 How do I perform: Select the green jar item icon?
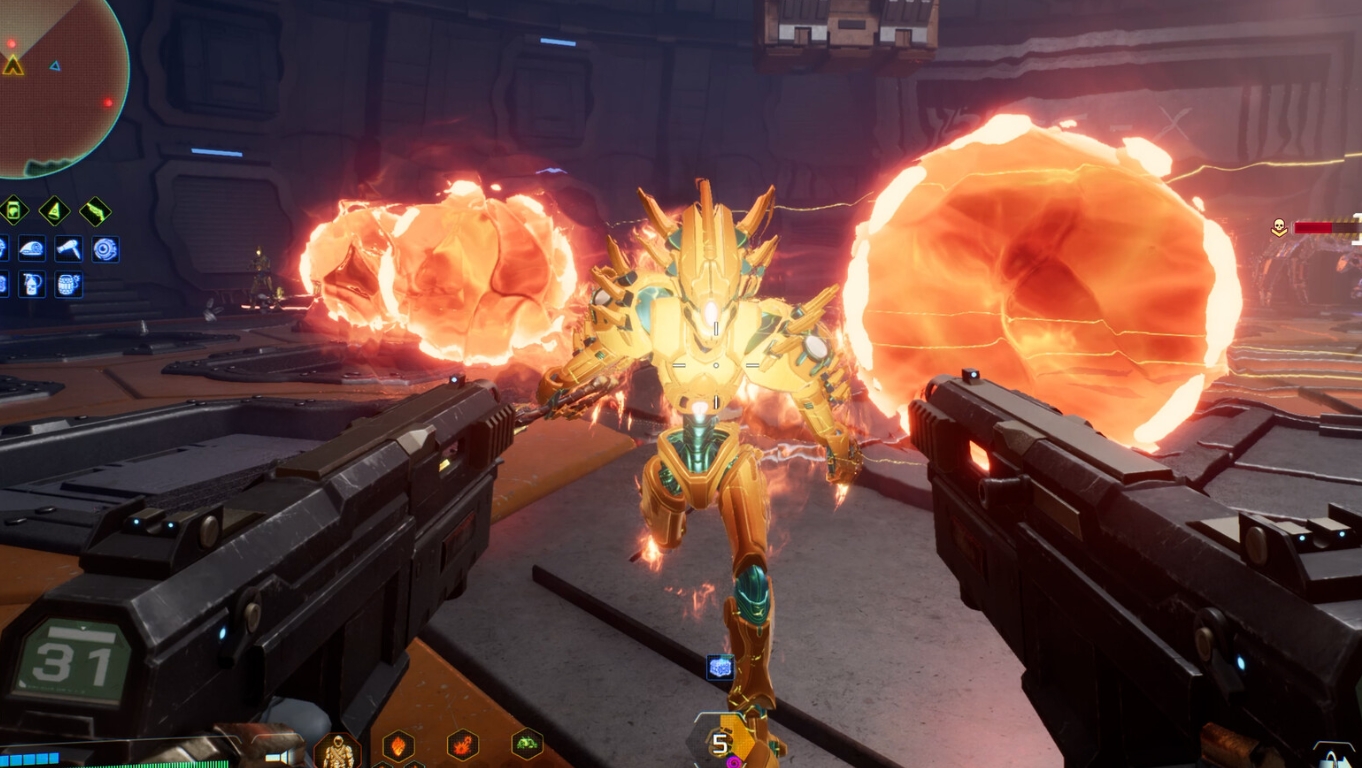coord(13,211)
